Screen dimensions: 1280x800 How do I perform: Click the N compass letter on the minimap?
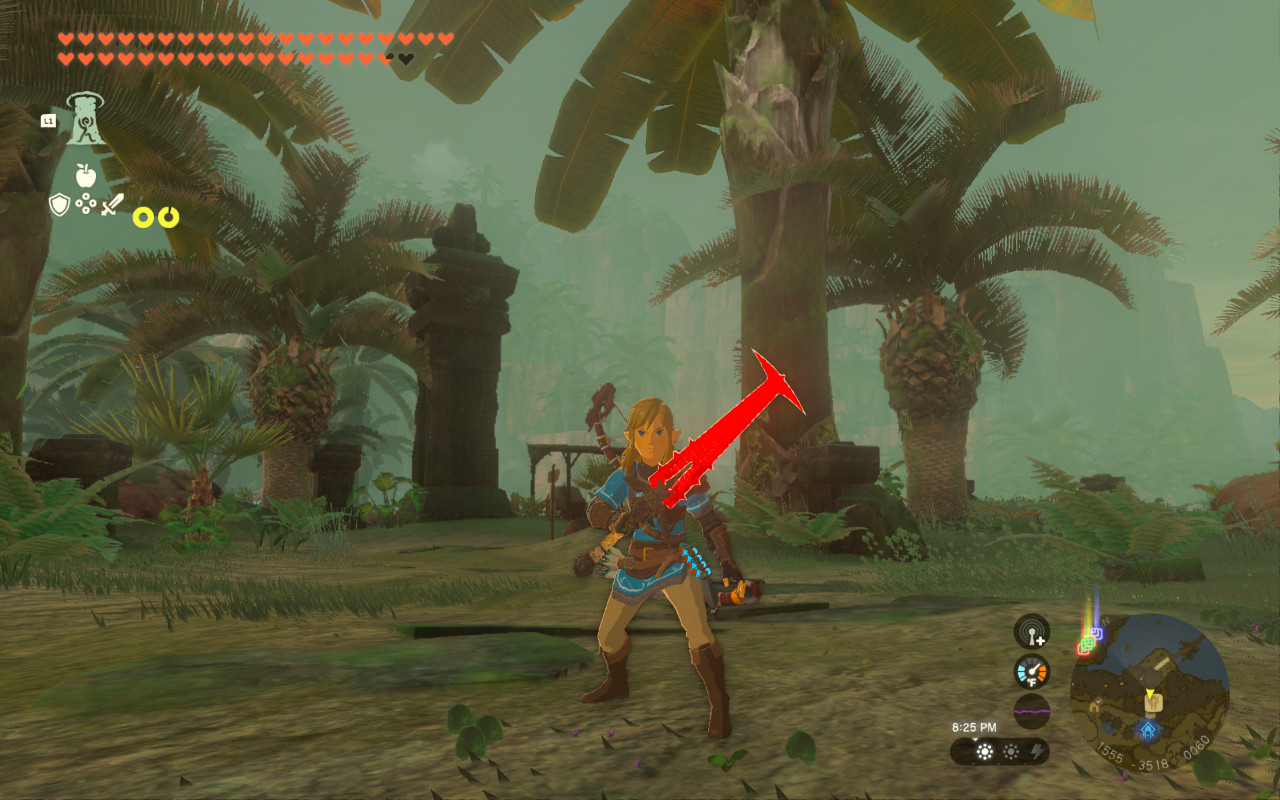(x=1104, y=621)
